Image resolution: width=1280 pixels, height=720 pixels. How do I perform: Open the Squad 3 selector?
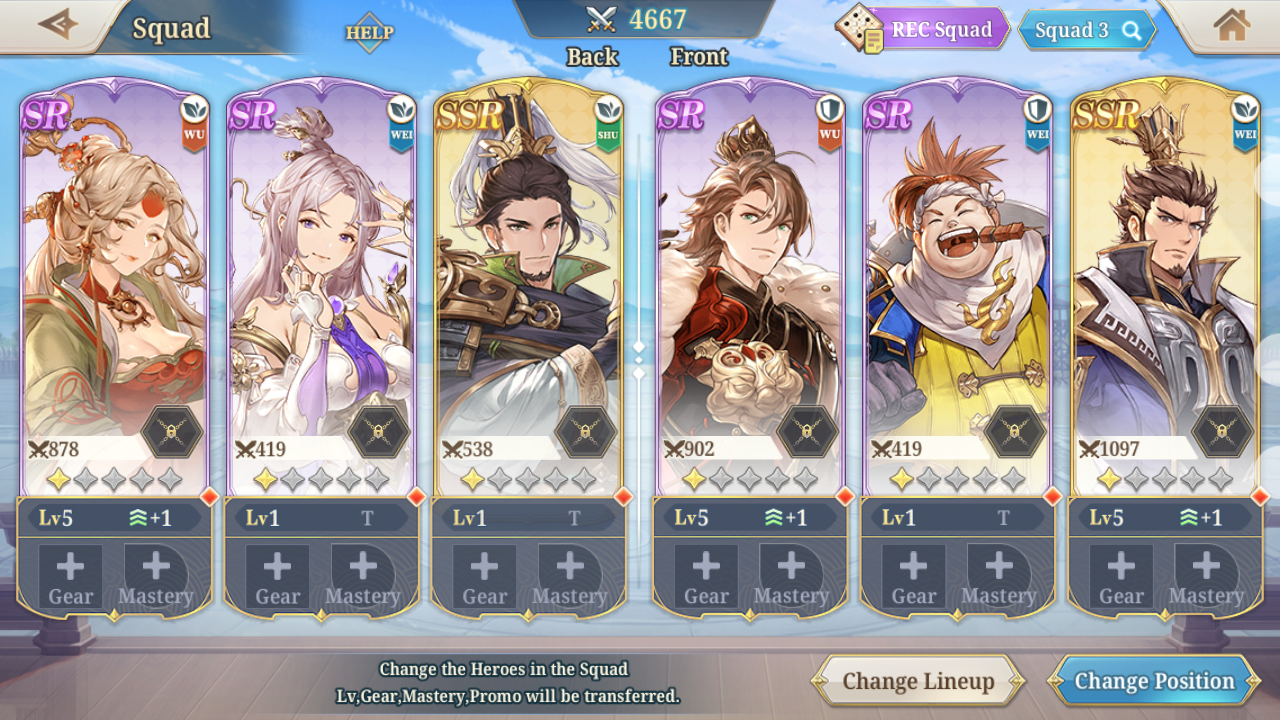coord(1086,30)
